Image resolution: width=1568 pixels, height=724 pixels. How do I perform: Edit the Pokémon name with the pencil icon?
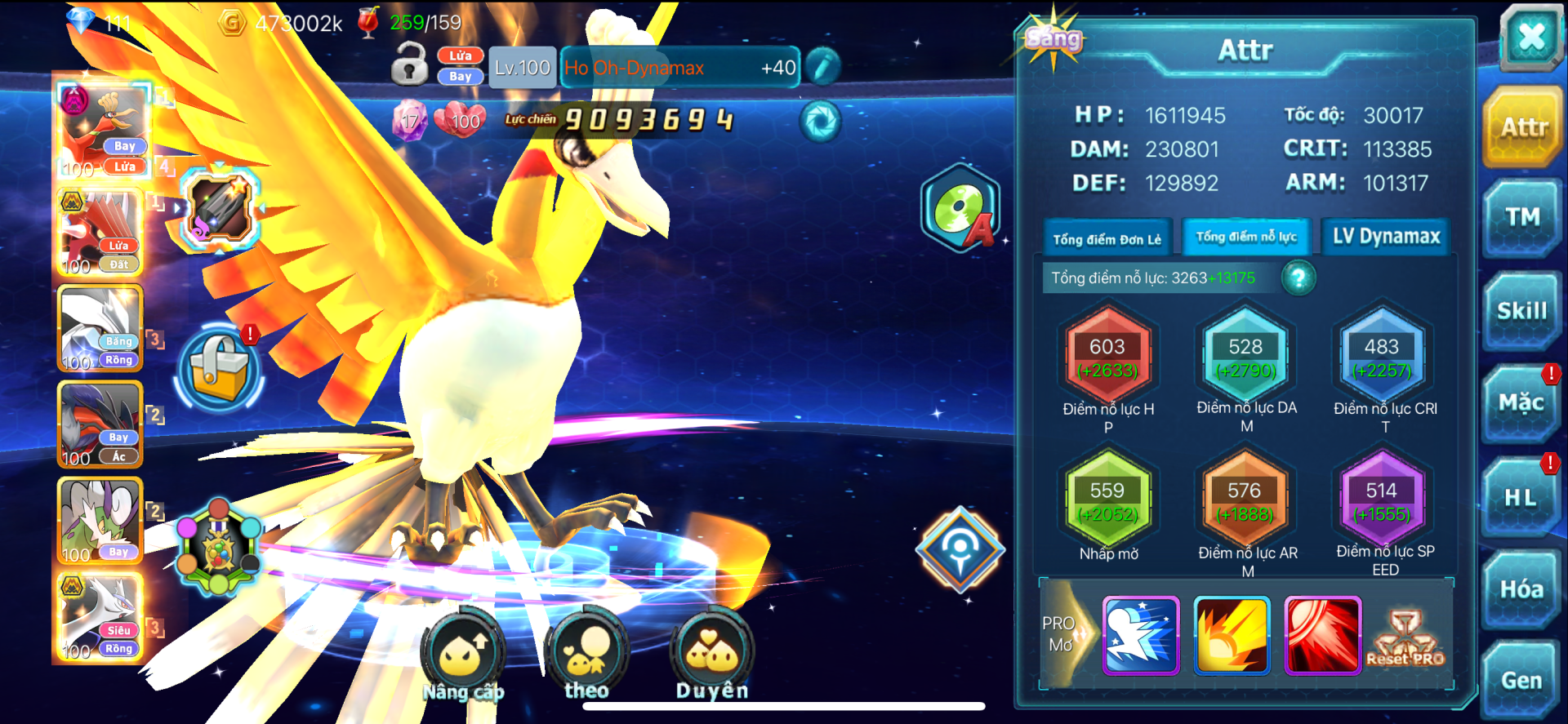tap(822, 67)
